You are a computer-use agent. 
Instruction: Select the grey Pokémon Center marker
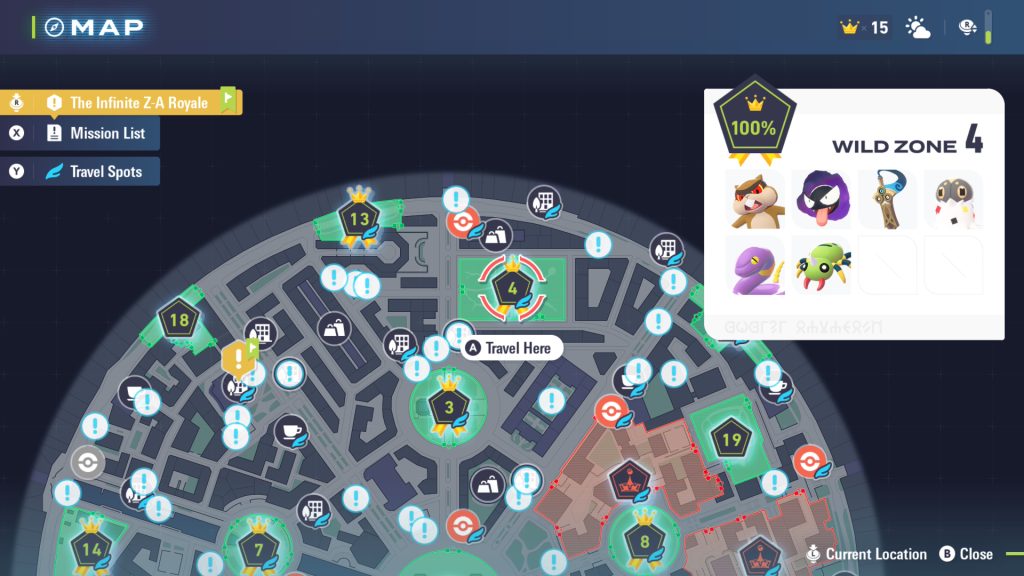[88, 462]
